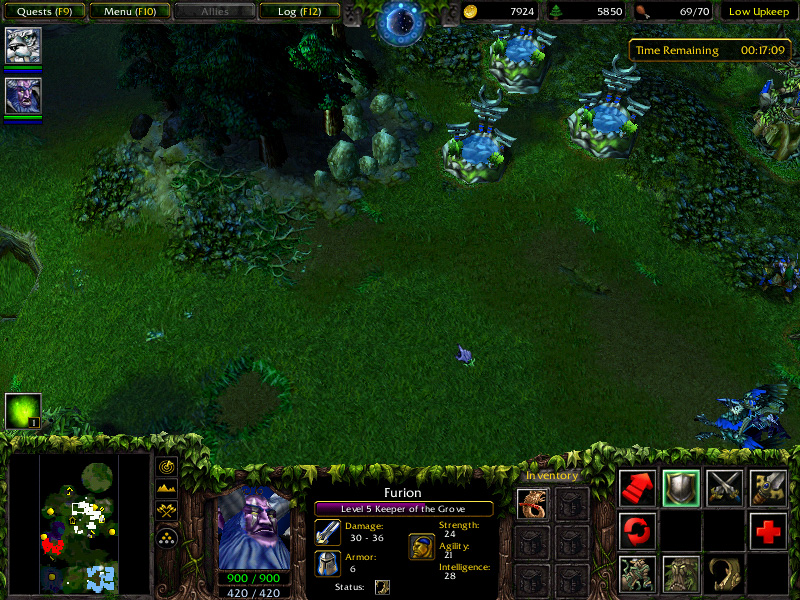This screenshot has width=800, height=600.
Task: Activate the minimap signal ping button
Action: coord(167,467)
